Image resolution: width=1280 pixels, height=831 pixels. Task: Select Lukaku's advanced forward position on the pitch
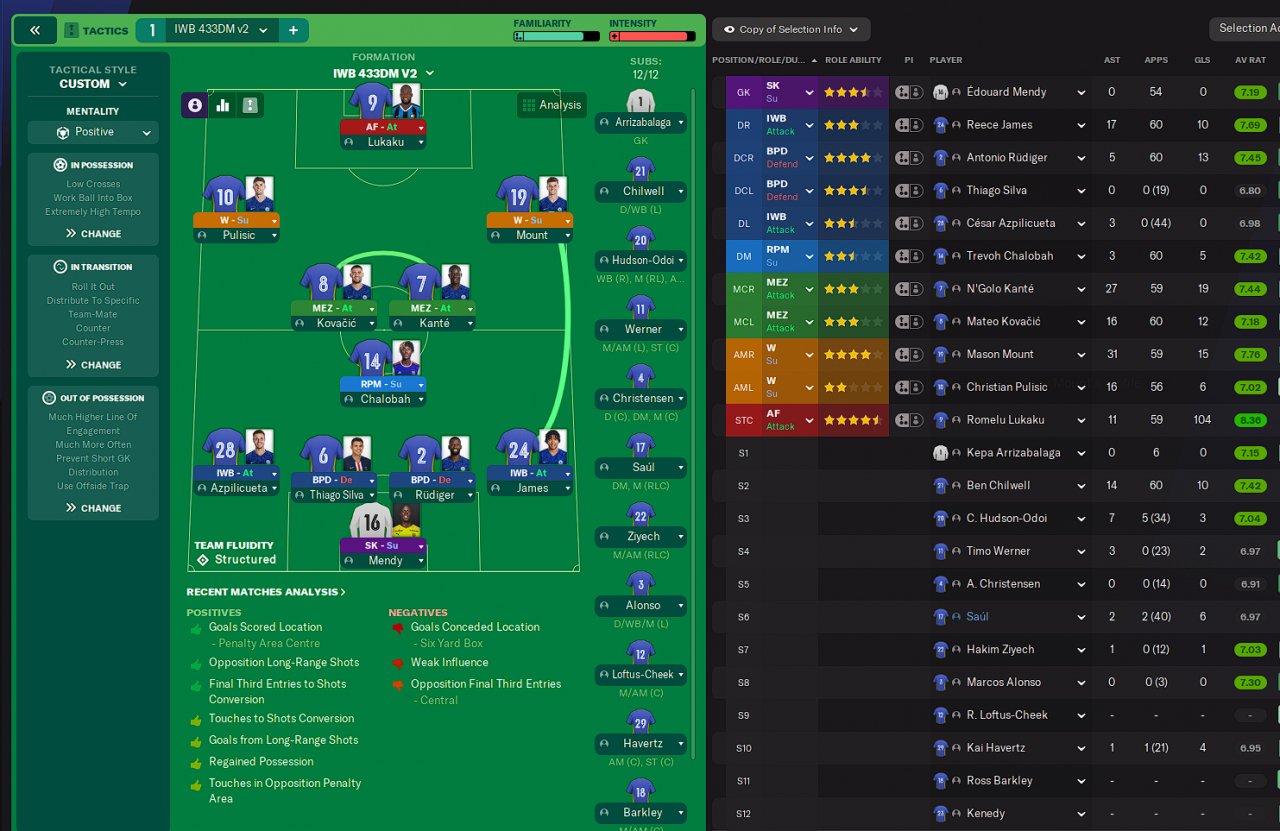(384, 127)
